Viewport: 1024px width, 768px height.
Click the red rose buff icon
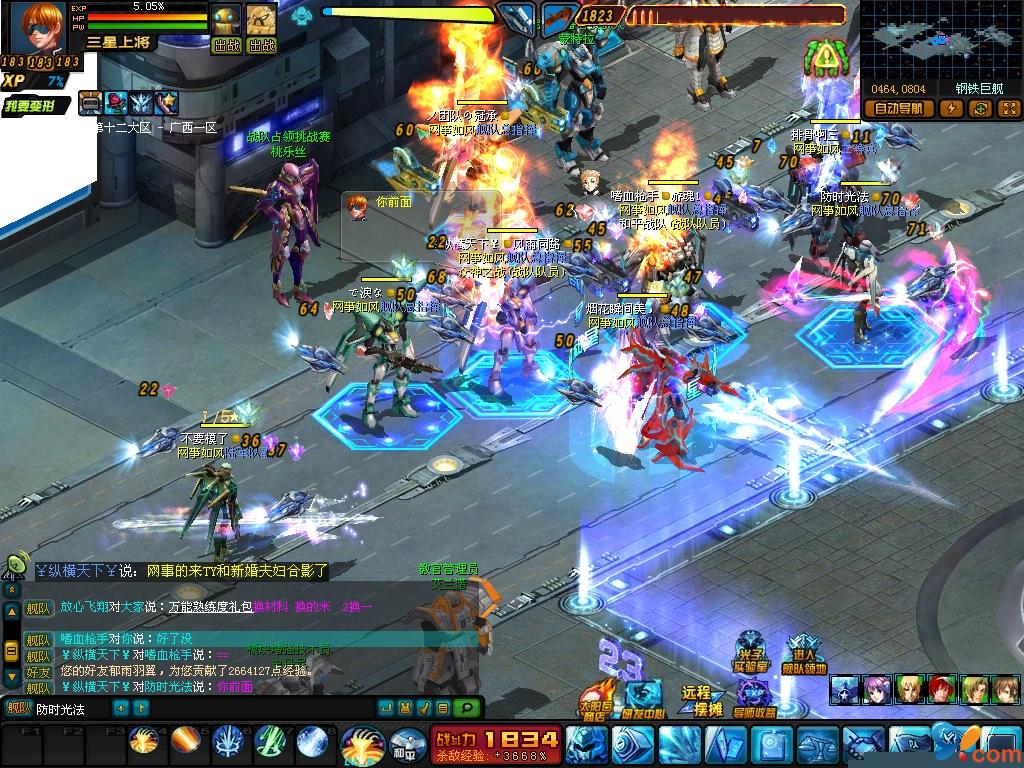tap(116, 102)
